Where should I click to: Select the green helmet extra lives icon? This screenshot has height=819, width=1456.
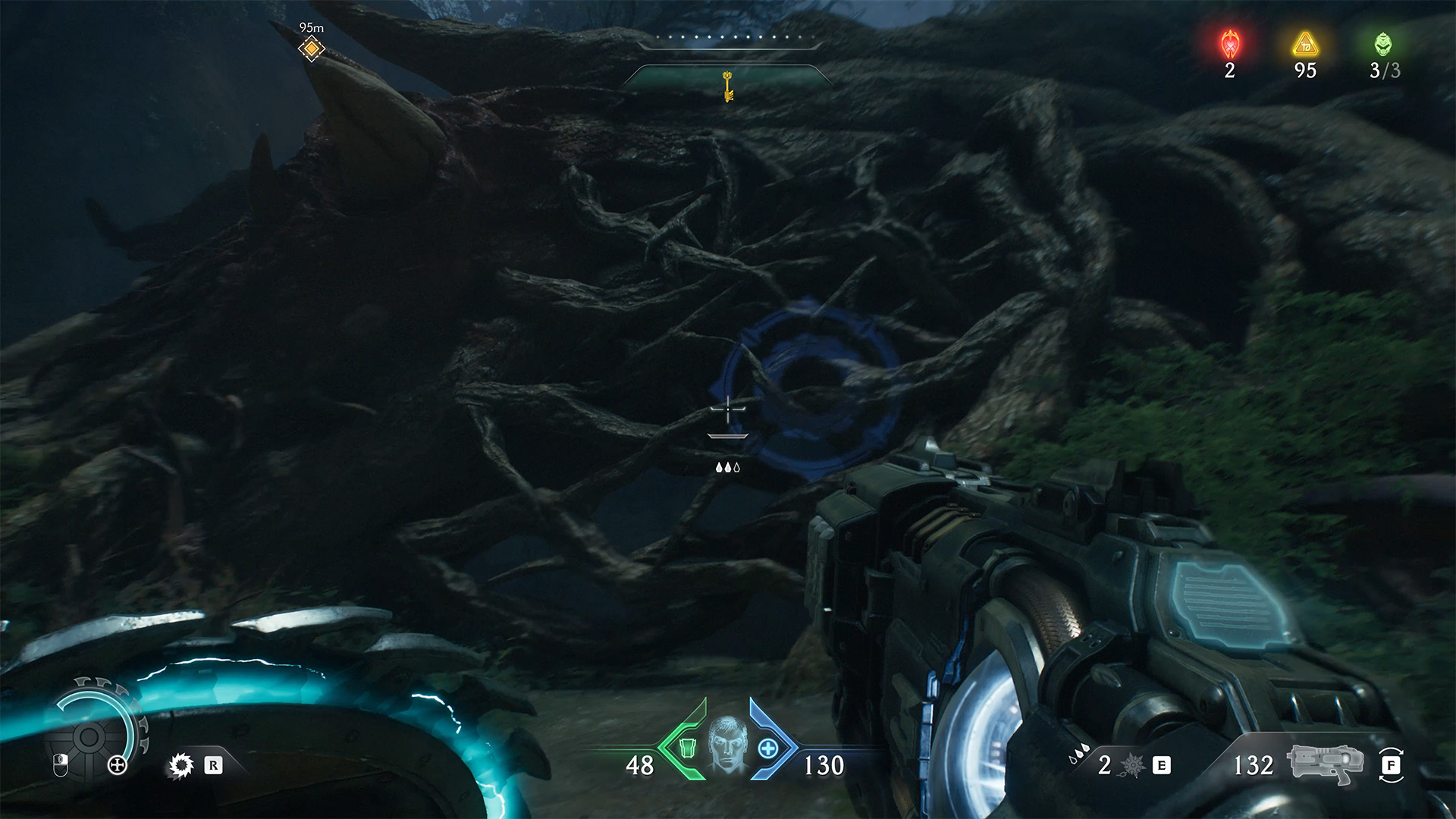pyautogui.click(x=1383, y=45)
